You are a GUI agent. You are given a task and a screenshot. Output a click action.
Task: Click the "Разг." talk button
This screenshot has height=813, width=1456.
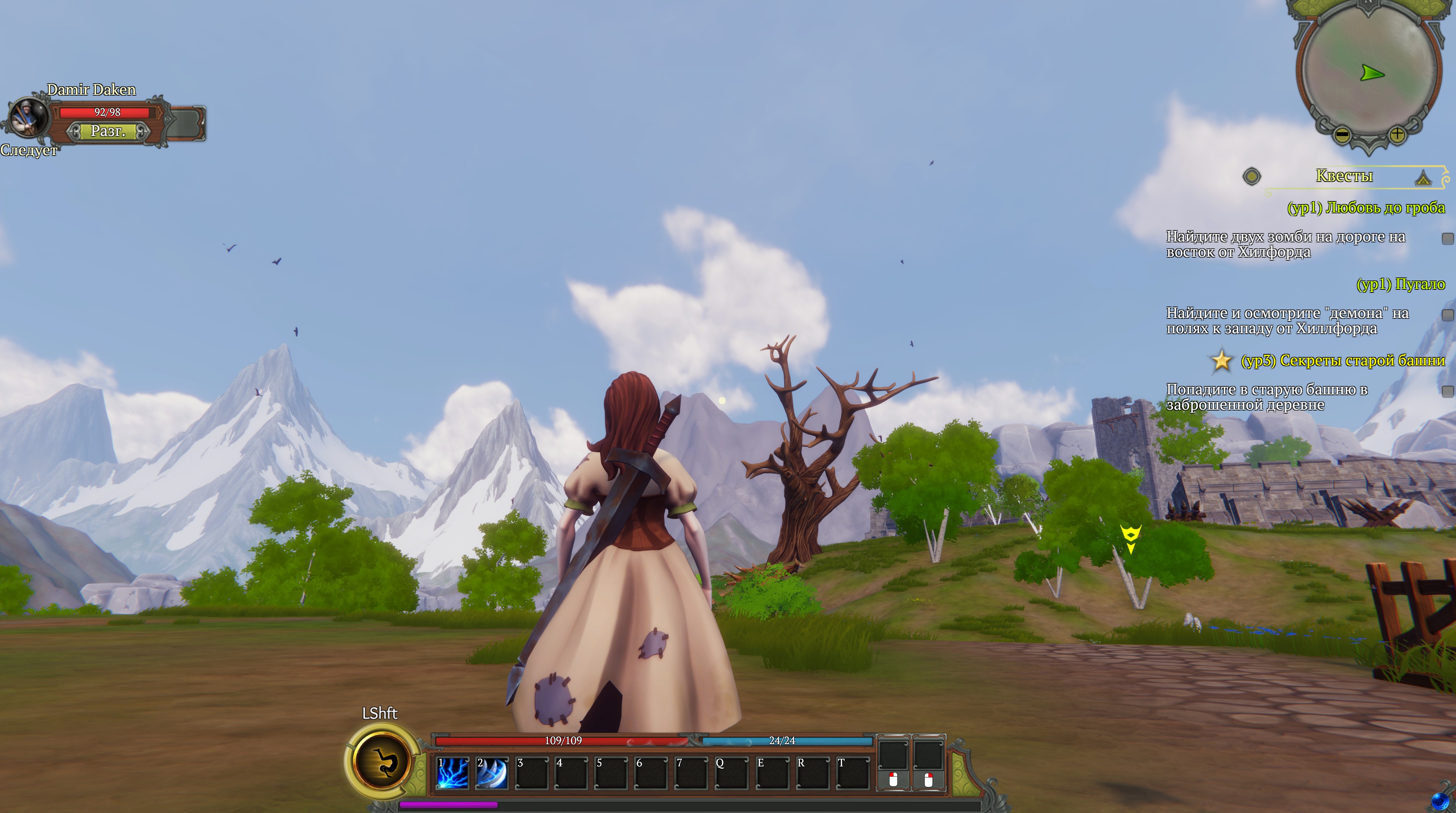click(107, 131)
